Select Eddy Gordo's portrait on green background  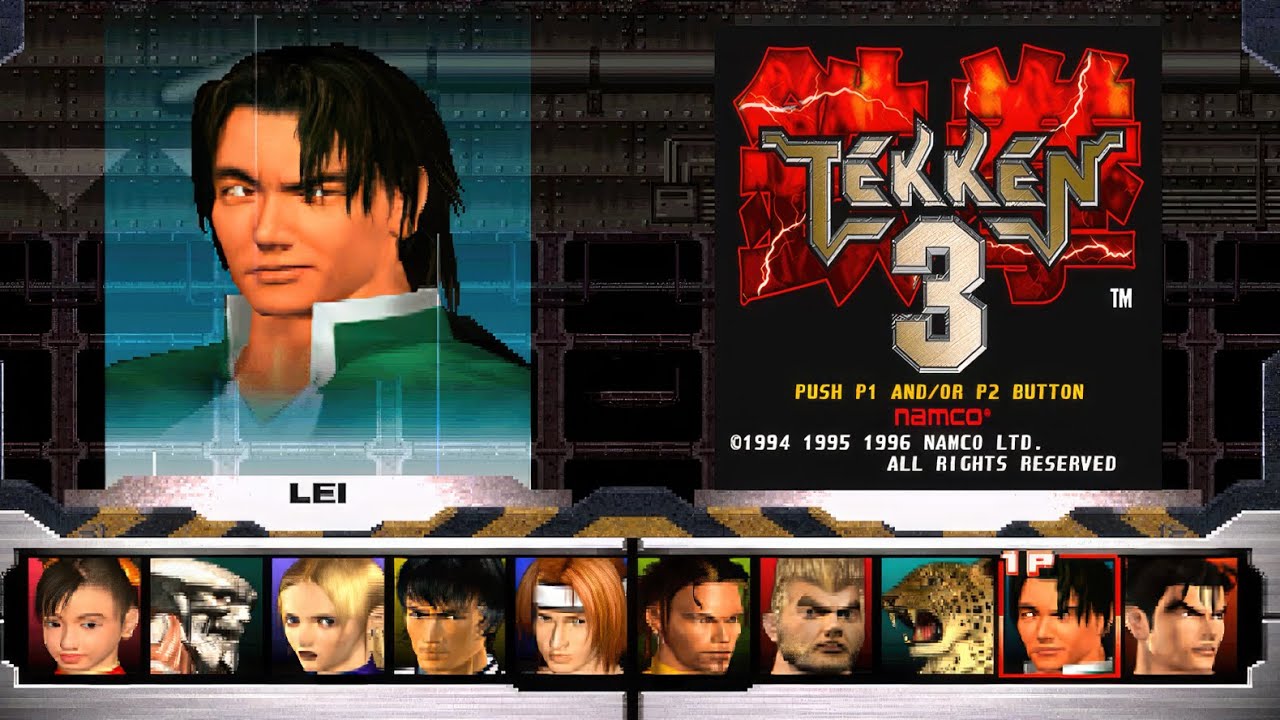[x=693, y=615]
